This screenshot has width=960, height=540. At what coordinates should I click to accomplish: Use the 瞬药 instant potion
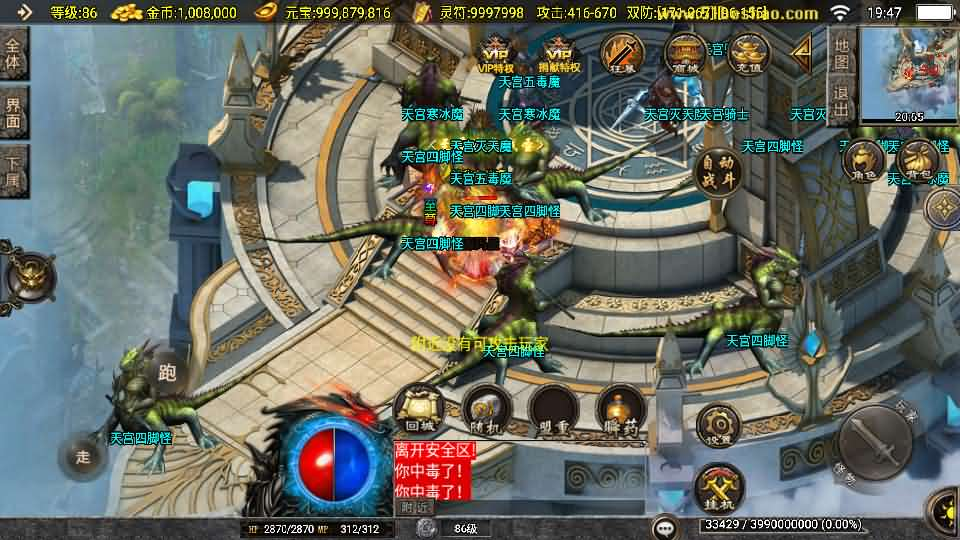(x=621, y=410)
